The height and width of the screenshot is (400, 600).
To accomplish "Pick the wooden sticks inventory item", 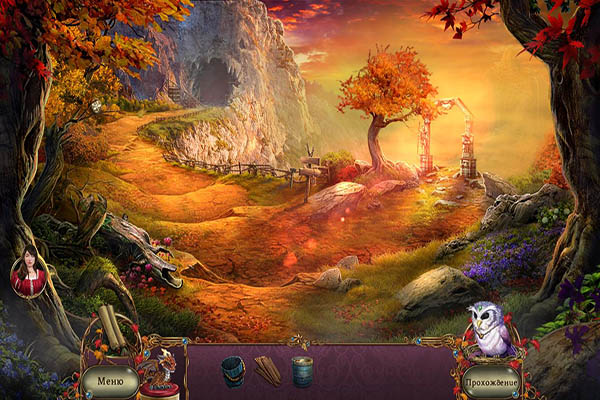I will [x=267, y=372].
